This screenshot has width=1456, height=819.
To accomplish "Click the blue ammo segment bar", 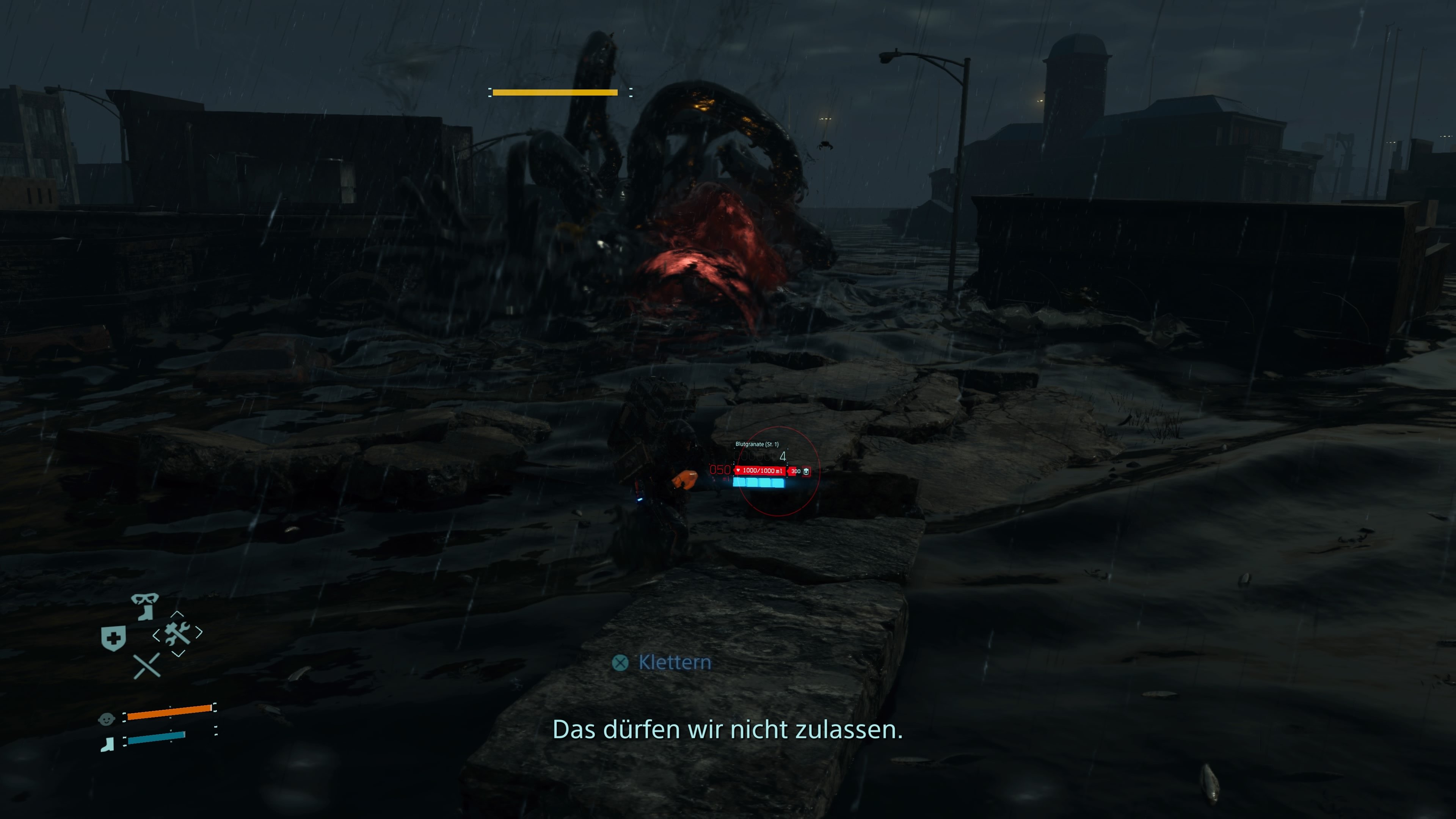I will [759, 483].
